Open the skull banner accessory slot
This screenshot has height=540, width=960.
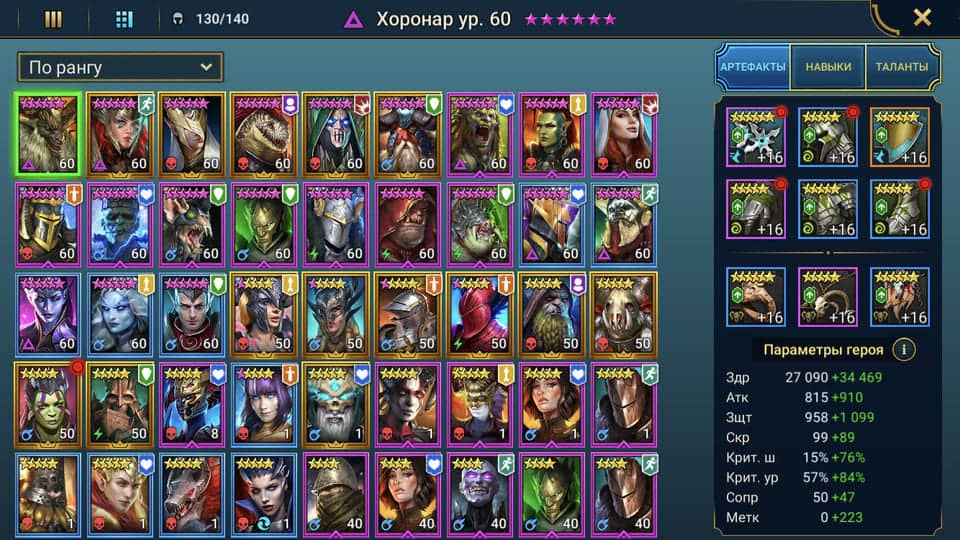click(899, 297)
